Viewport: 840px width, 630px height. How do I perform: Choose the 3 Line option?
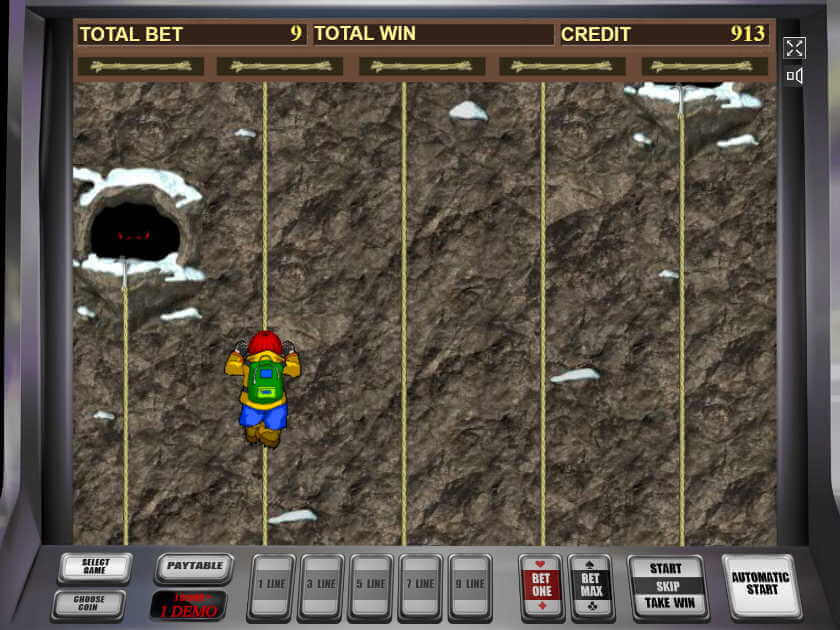[x=321, y=585]
